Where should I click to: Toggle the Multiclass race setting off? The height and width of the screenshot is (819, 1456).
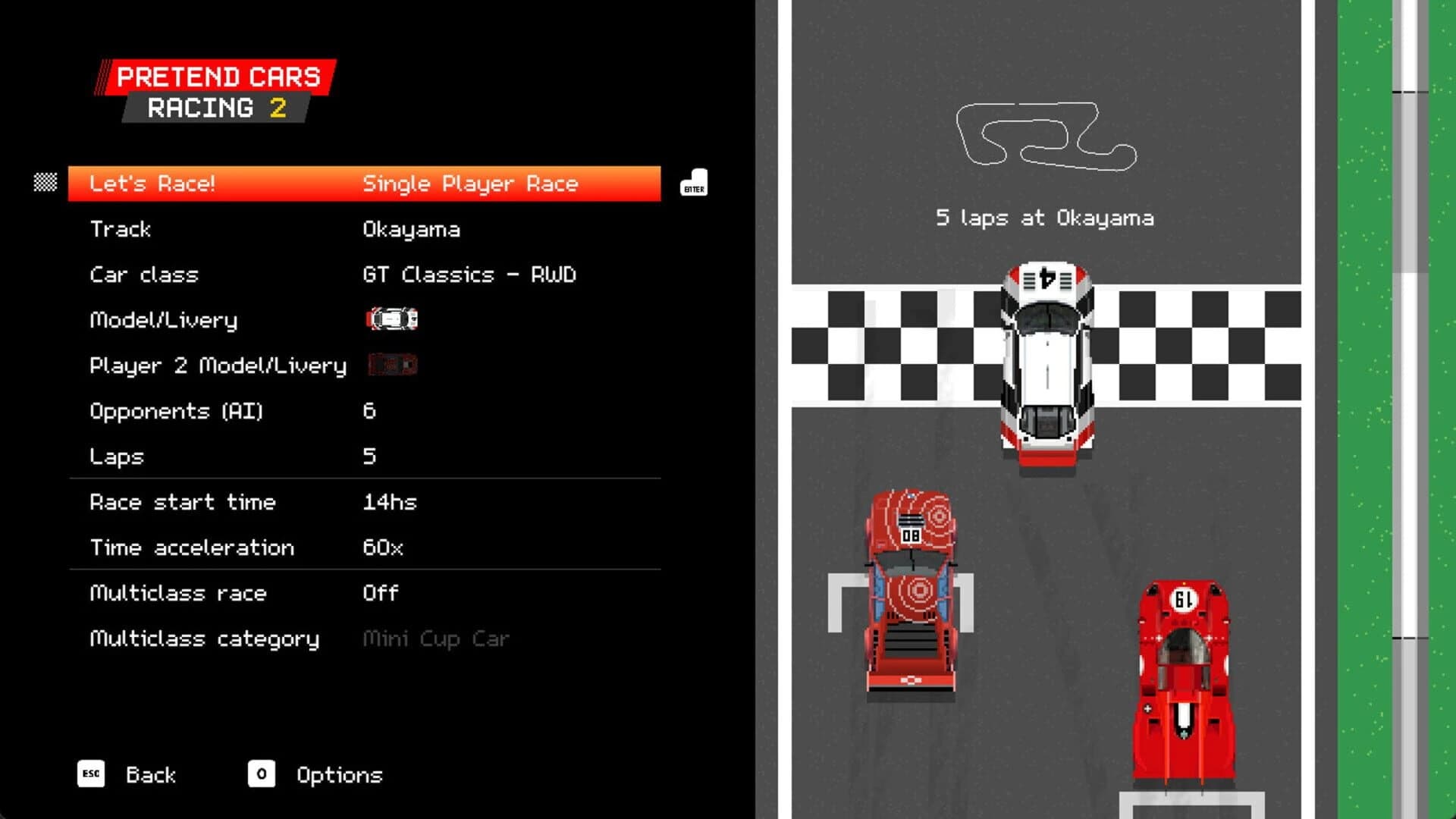click(x=379, y=593)
